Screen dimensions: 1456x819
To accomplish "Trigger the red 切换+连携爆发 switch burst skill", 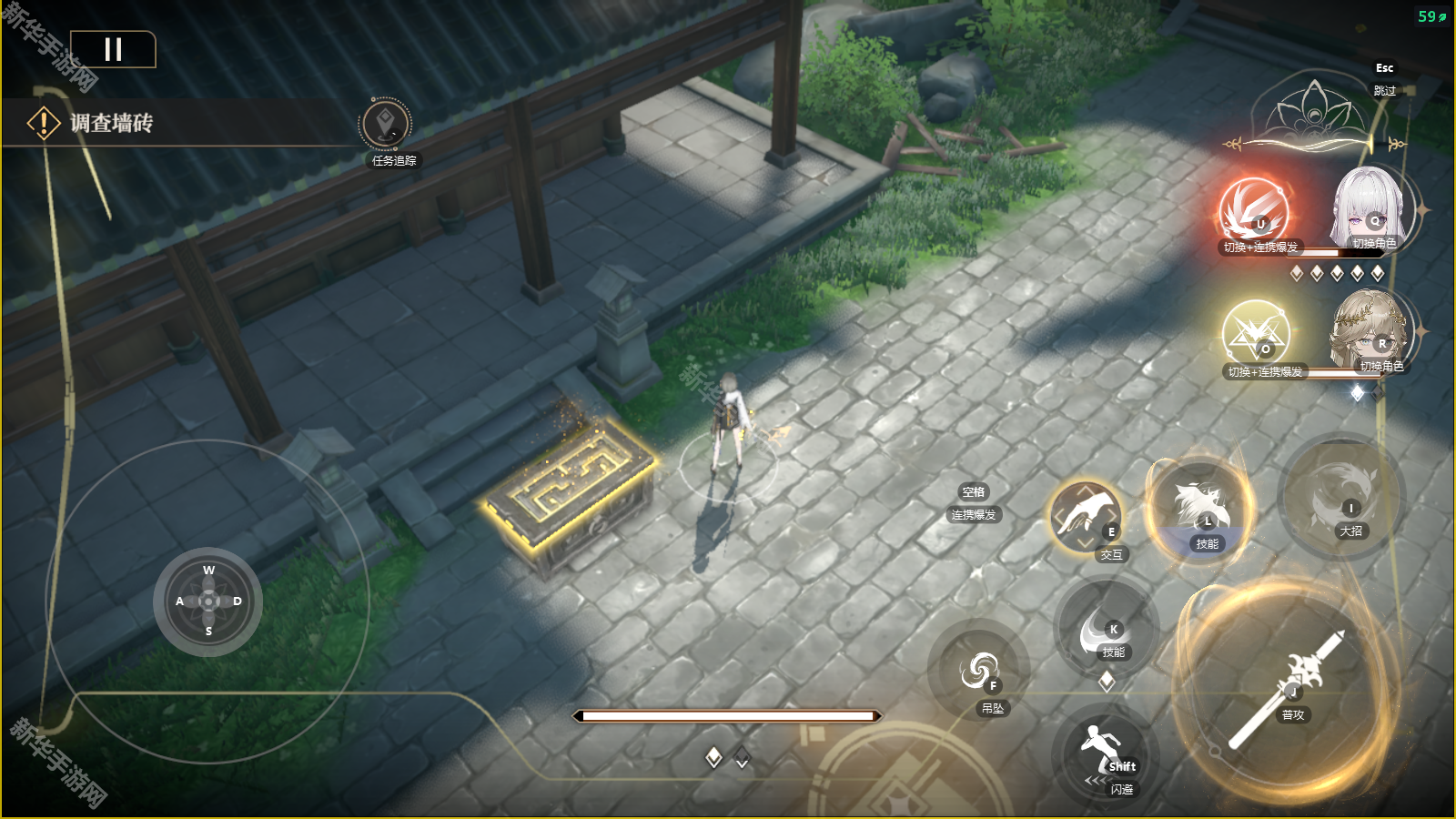I will [x=1254, y=211].
